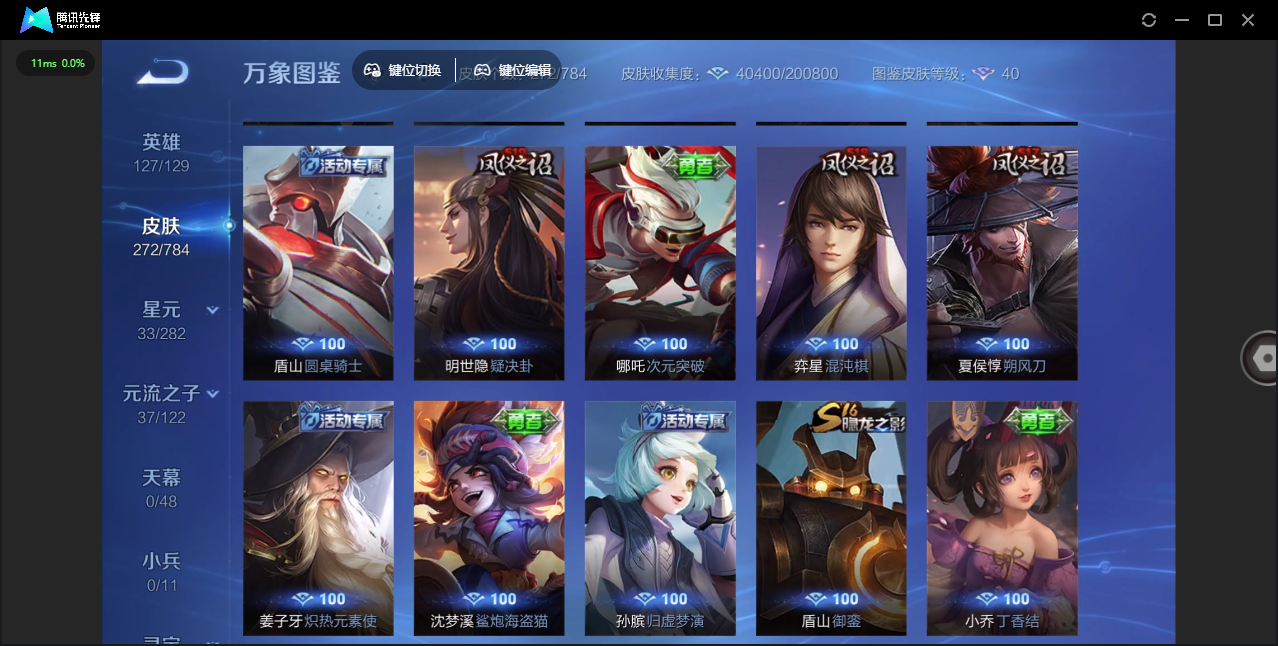The image size is (1278, 646).
Task: Select the 盾山 圆桌骑士 skin card
Action: pyautogui.click(x=318, y=263)
